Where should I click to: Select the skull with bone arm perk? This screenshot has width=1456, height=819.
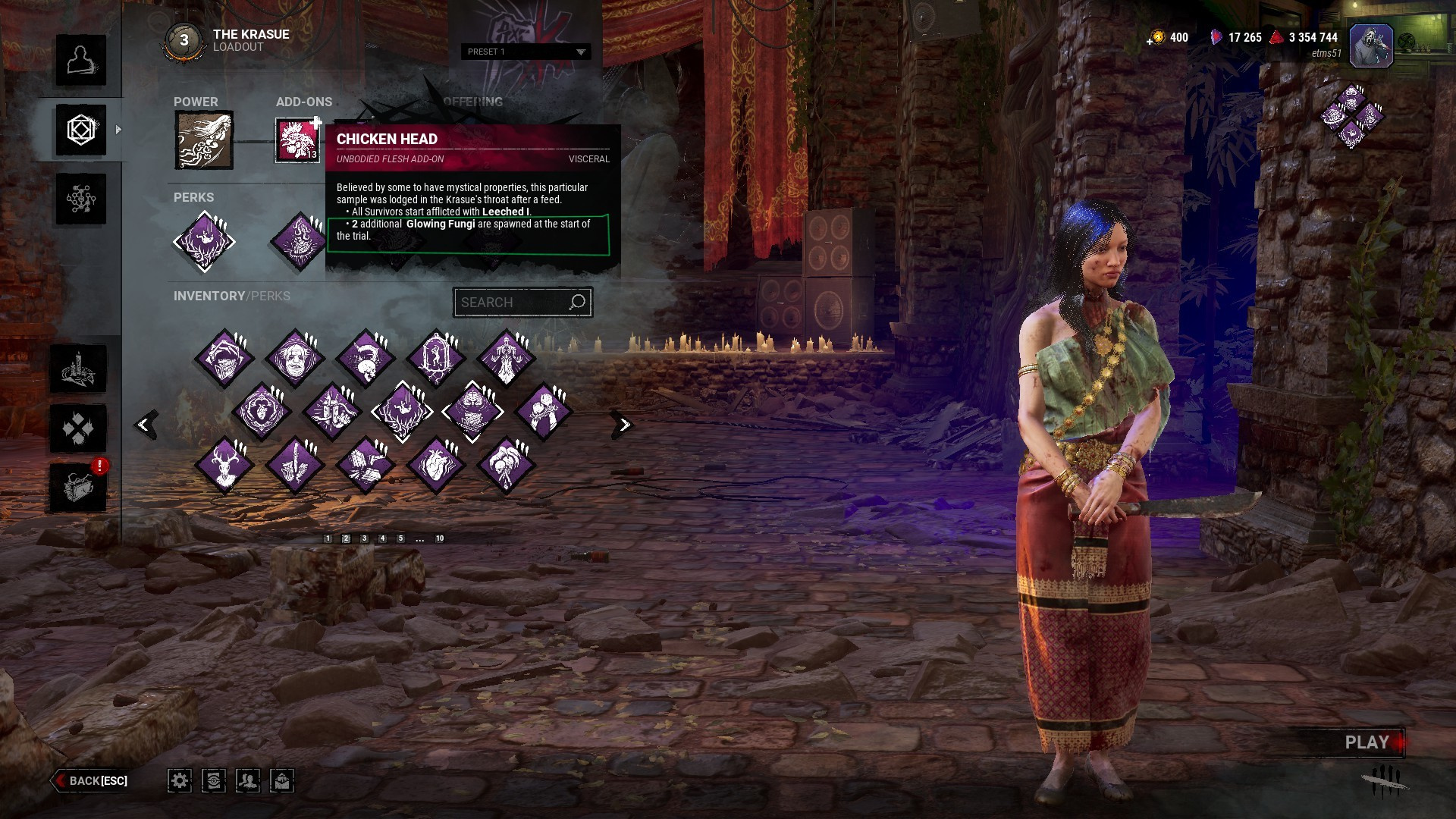pyautogui.click(x=366, y=358)
